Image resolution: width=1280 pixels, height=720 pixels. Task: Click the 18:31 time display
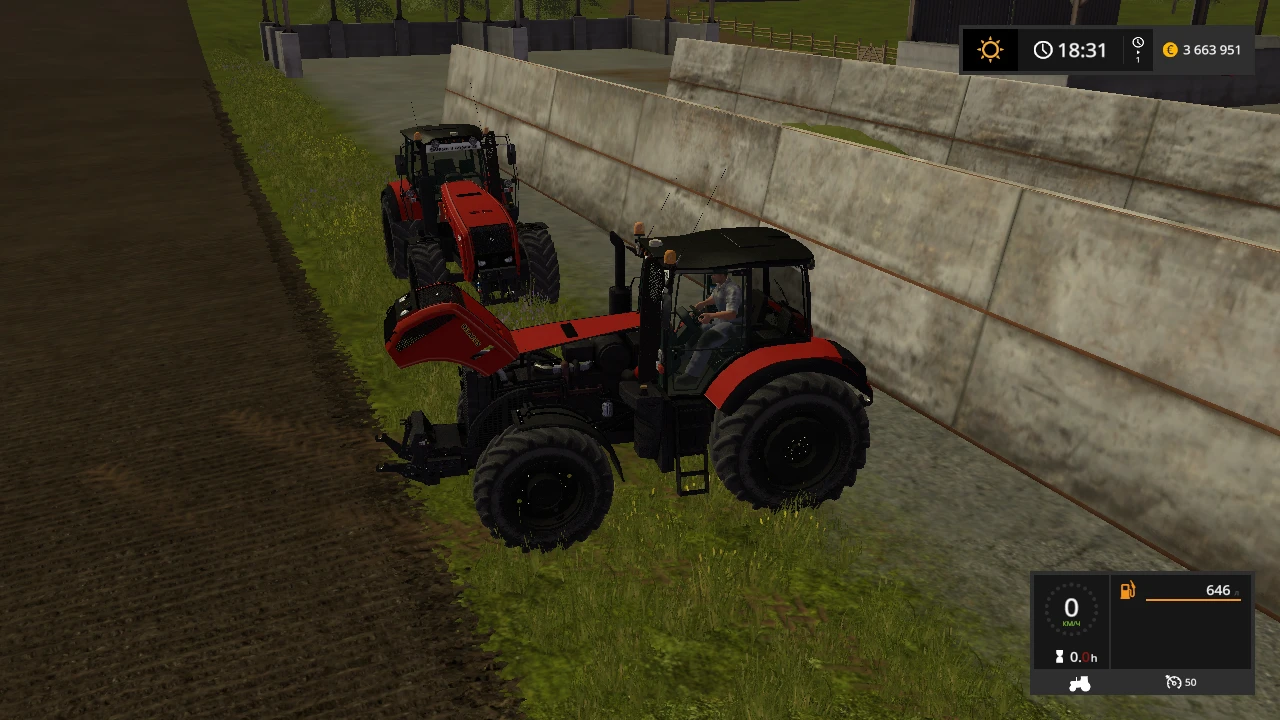[x=1083, y=49]
